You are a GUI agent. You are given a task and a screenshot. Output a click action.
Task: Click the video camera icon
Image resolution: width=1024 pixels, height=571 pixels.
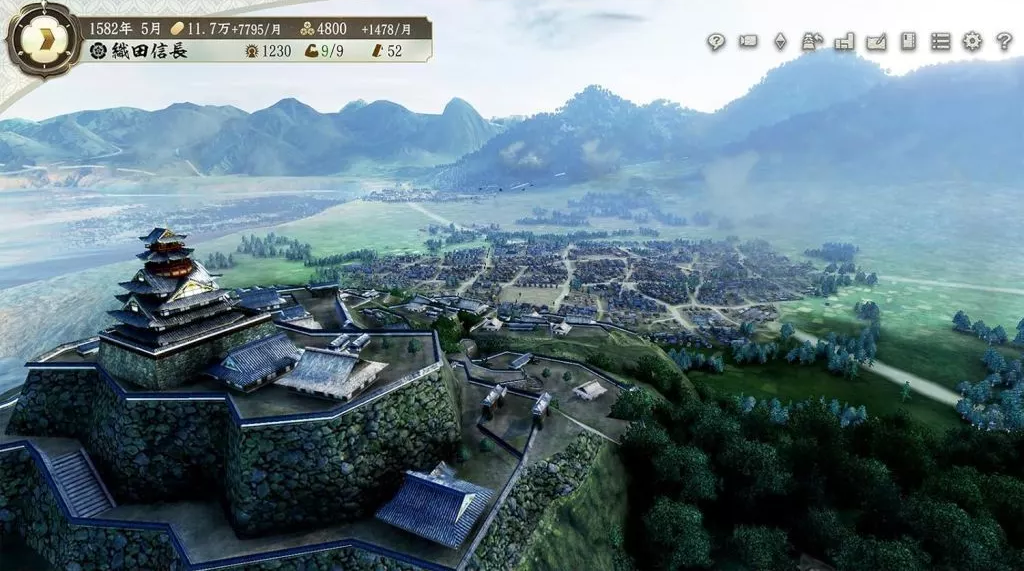click(748, 42)
